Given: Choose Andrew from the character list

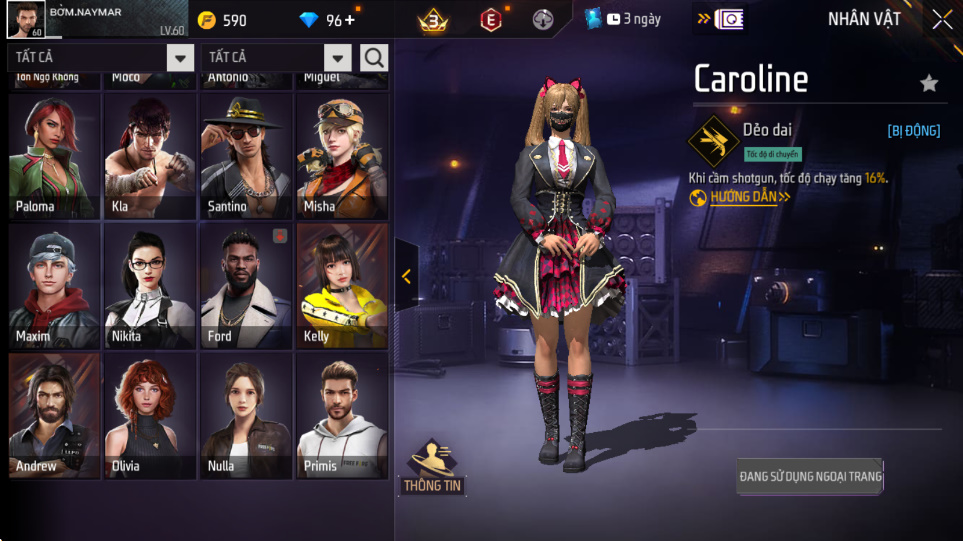Looking at the screenshot, I should [x=55, y=416].
